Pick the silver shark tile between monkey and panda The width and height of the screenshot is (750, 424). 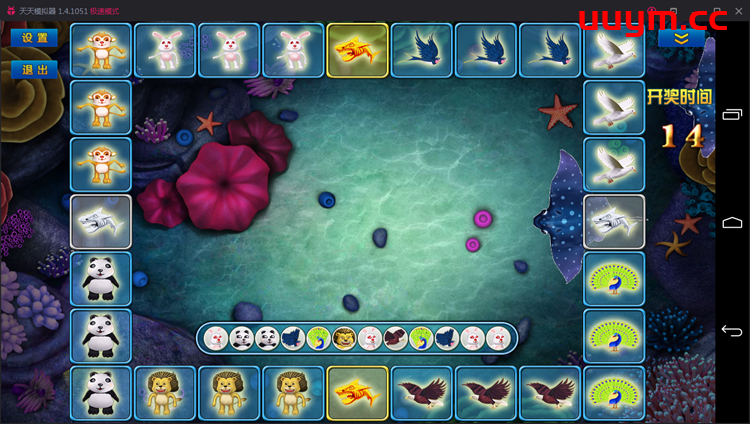coord(101,221)
